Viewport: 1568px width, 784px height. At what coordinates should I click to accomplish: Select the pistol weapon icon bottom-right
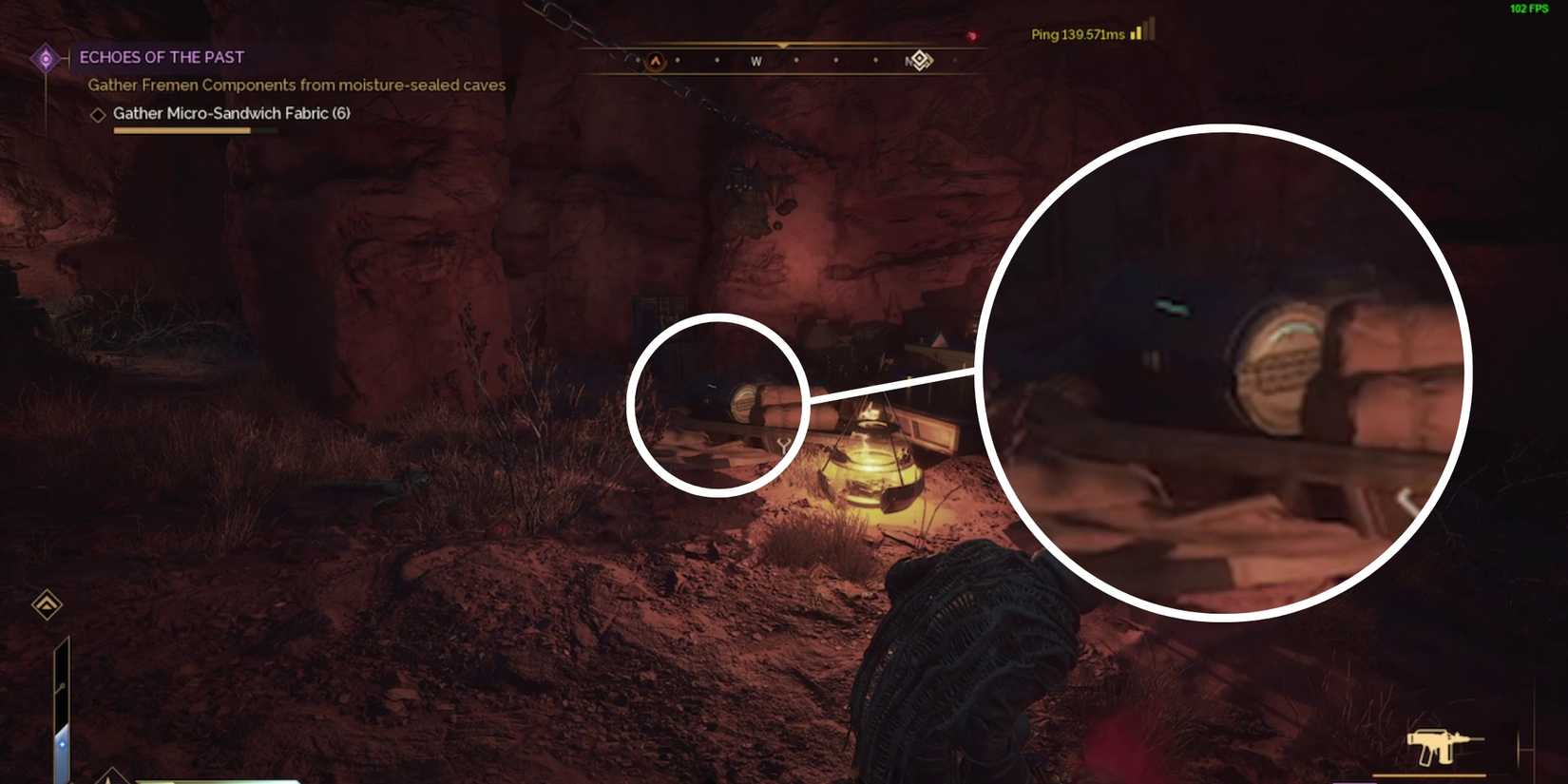(1444, 746)
